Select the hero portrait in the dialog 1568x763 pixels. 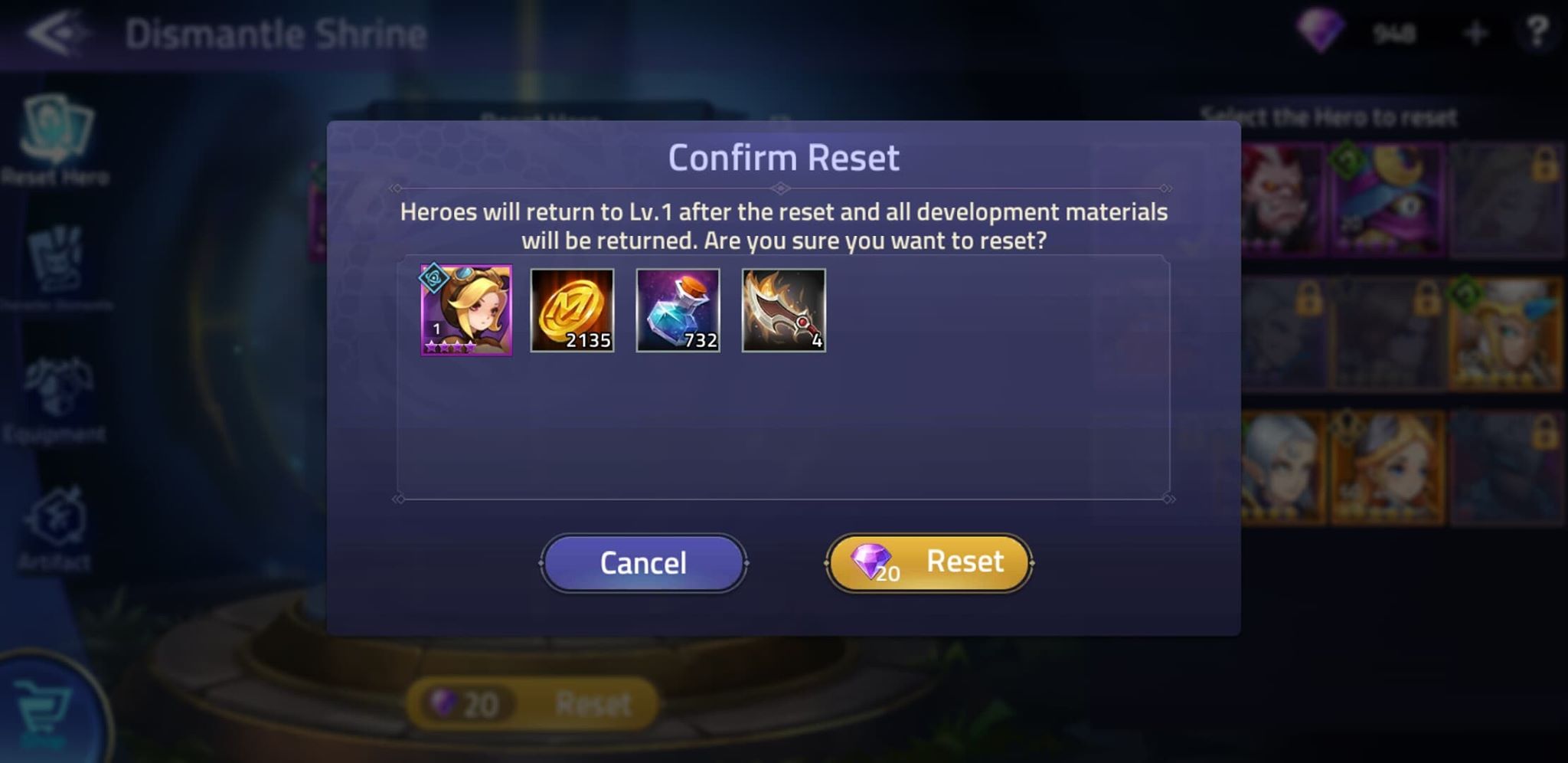(464, 310)
